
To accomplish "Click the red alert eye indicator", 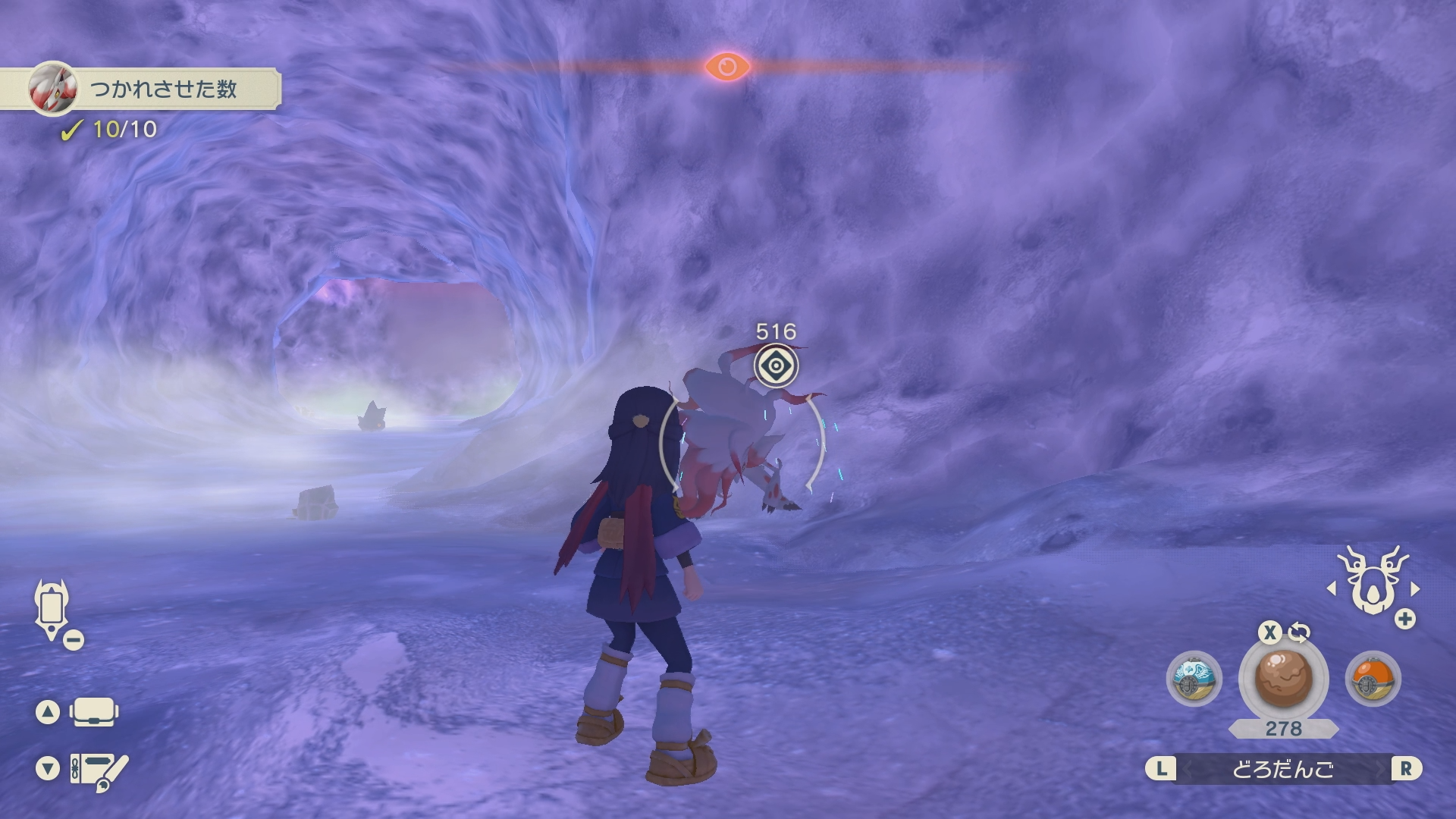I will [727, 67].
